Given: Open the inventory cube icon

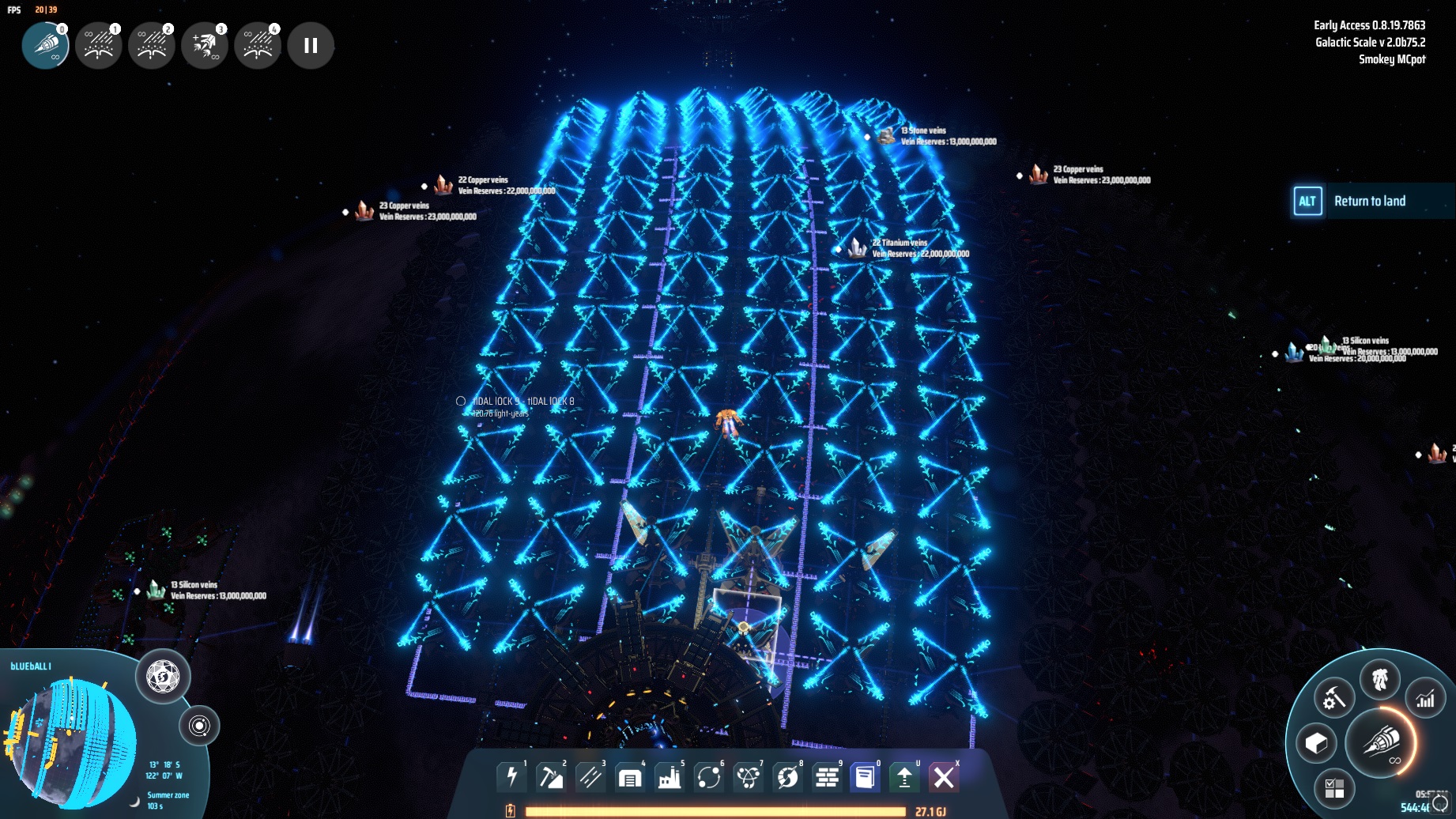Looking at the screenshot, I should point(1316,743).
